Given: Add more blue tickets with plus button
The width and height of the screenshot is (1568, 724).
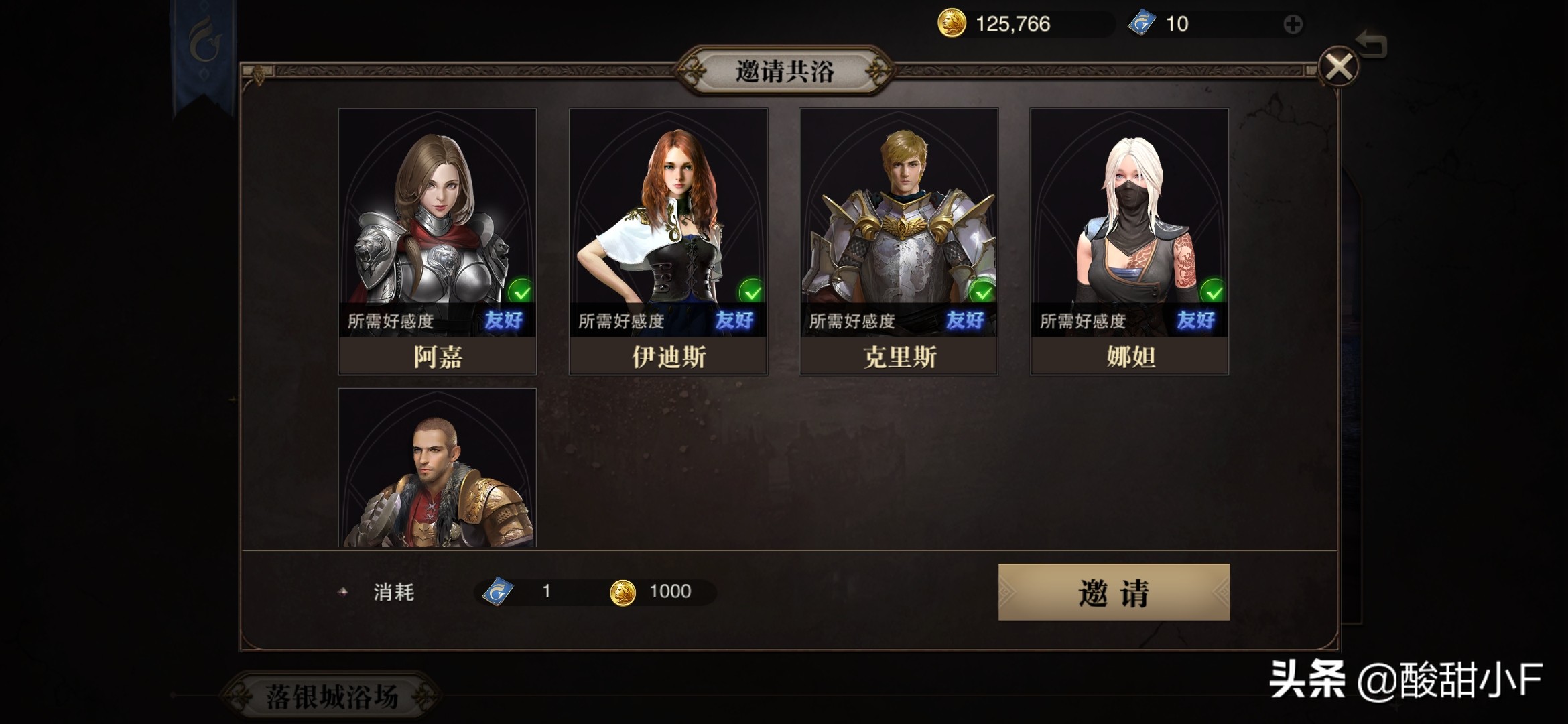Looking at the screenshot, I should coord(1293,25).
